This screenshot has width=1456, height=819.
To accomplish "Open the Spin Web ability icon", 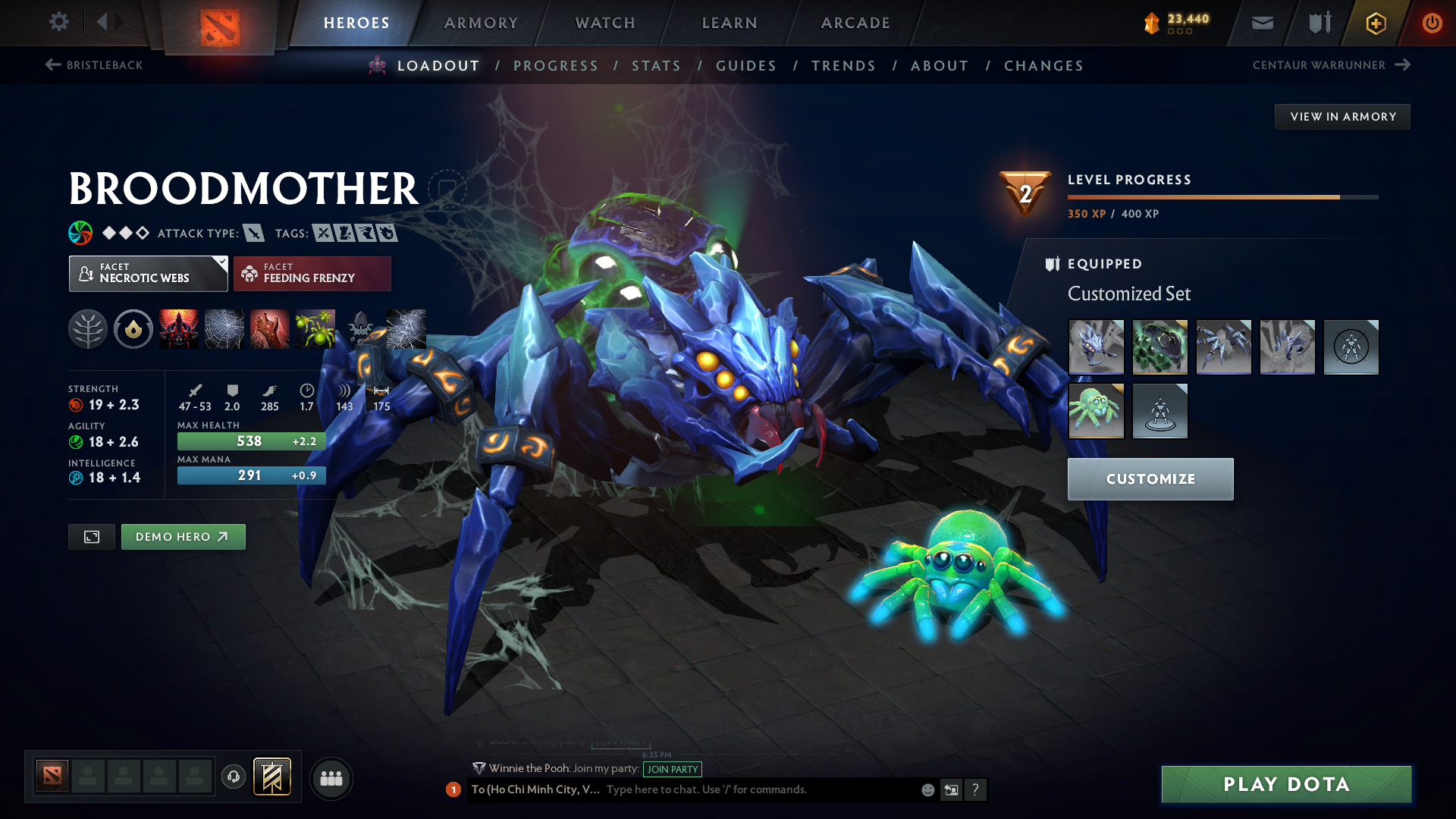I will 224,329.
